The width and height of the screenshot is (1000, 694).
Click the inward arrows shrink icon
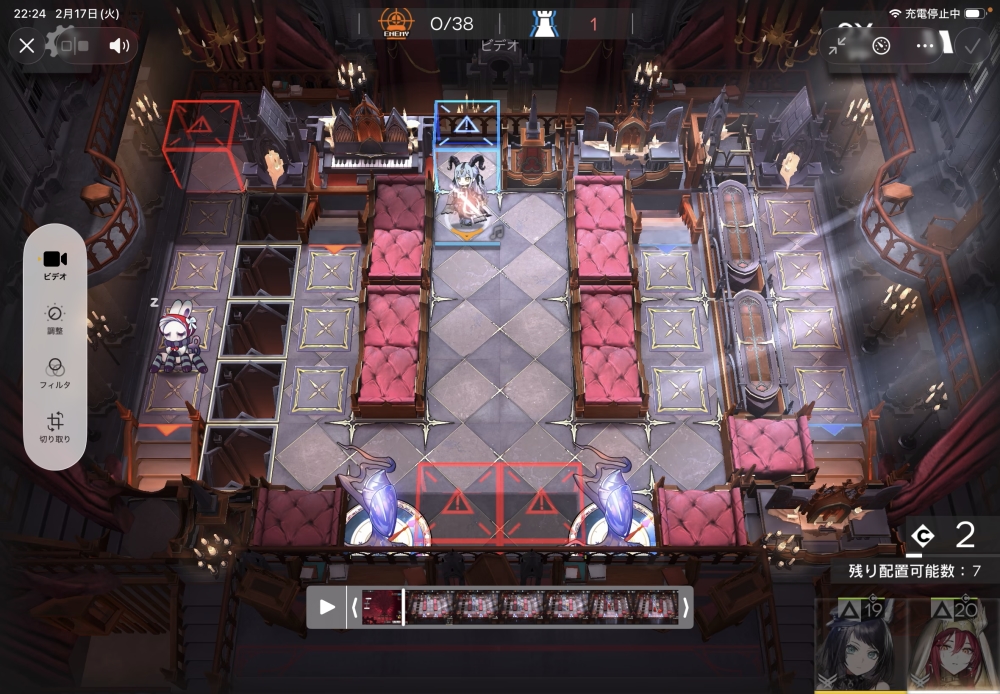(x=838, y=46)
